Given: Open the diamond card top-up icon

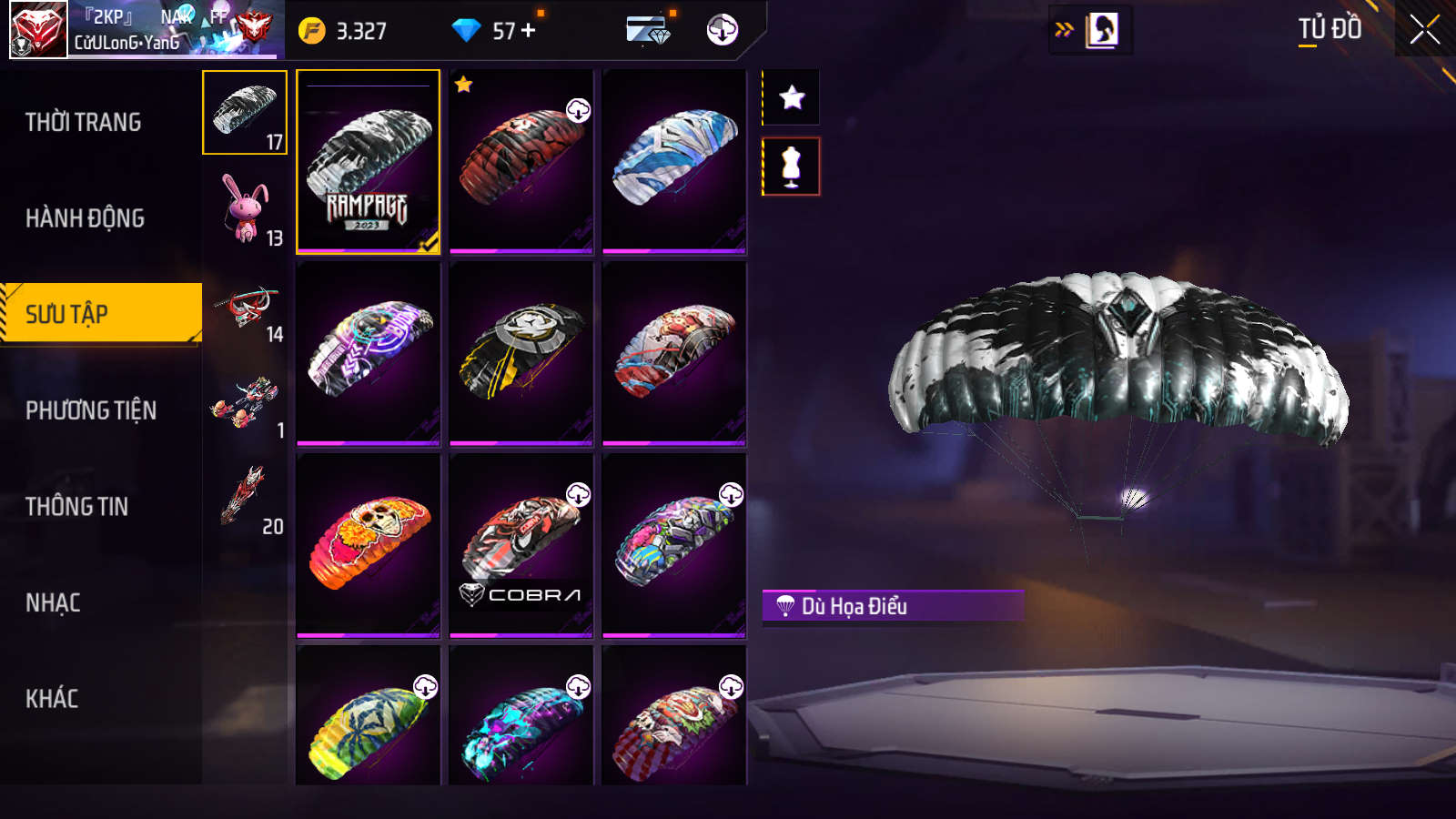Looking at the screenshot, I should coord(649,31).
